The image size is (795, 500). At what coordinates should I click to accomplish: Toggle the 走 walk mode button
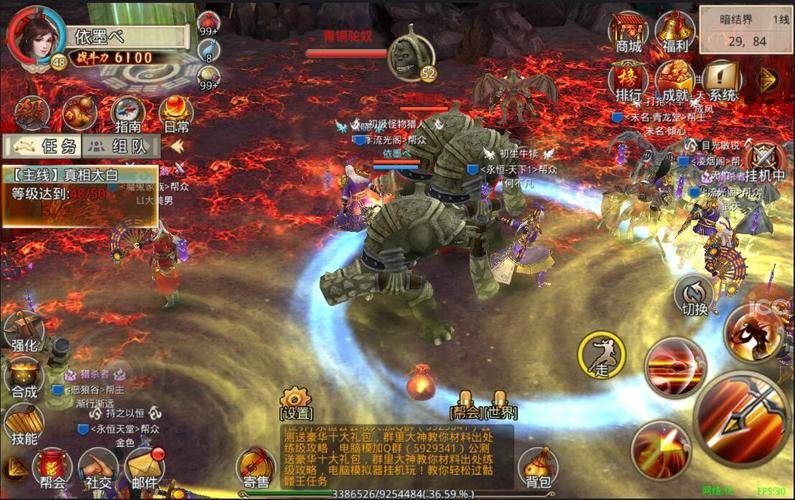(x=601, y=354)
